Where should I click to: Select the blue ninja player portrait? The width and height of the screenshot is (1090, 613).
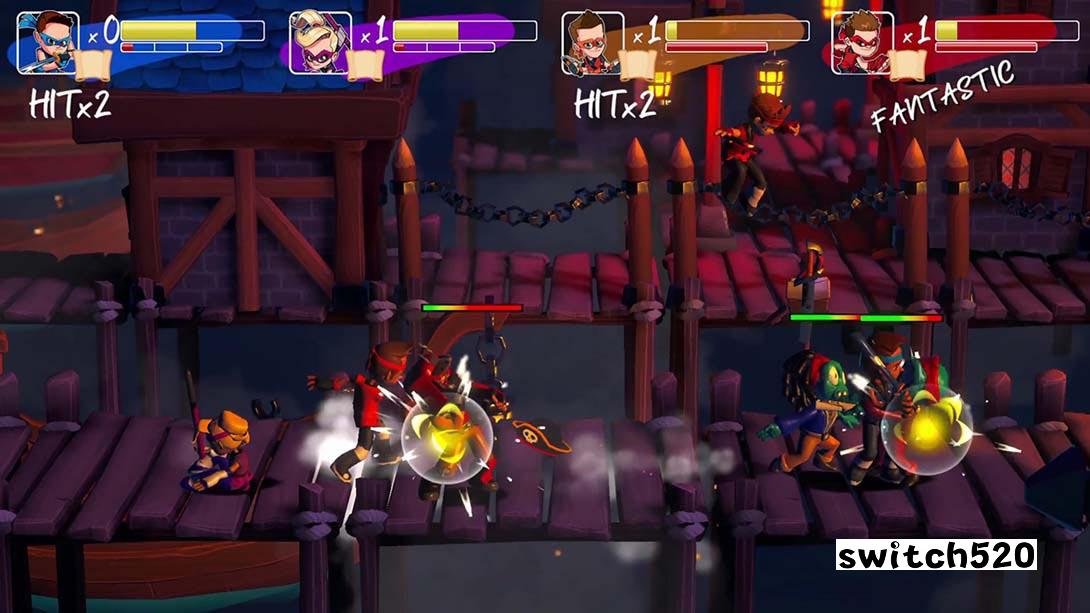[x=48, y=42]
